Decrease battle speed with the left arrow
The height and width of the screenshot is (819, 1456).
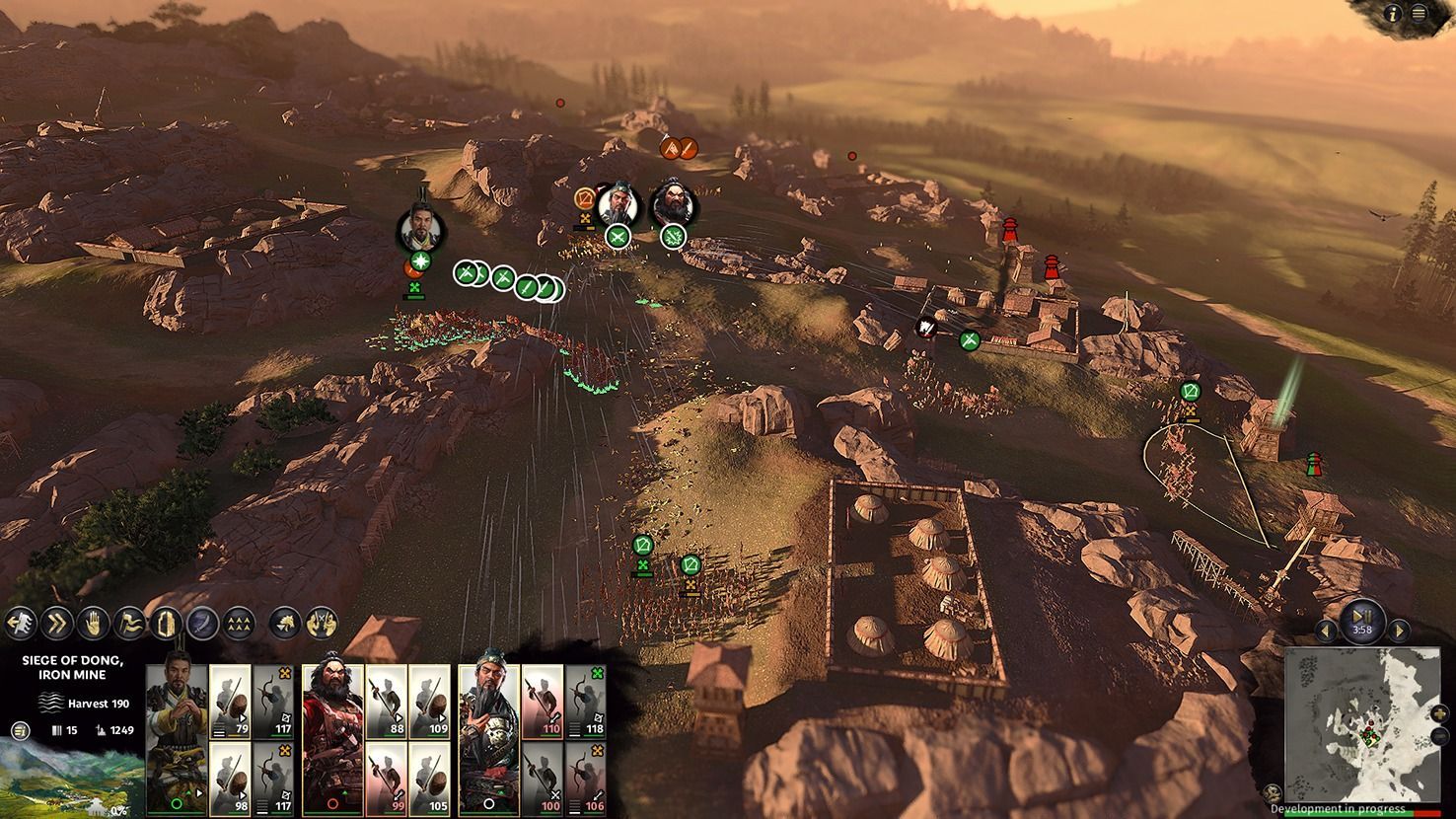pos(1327,630)
